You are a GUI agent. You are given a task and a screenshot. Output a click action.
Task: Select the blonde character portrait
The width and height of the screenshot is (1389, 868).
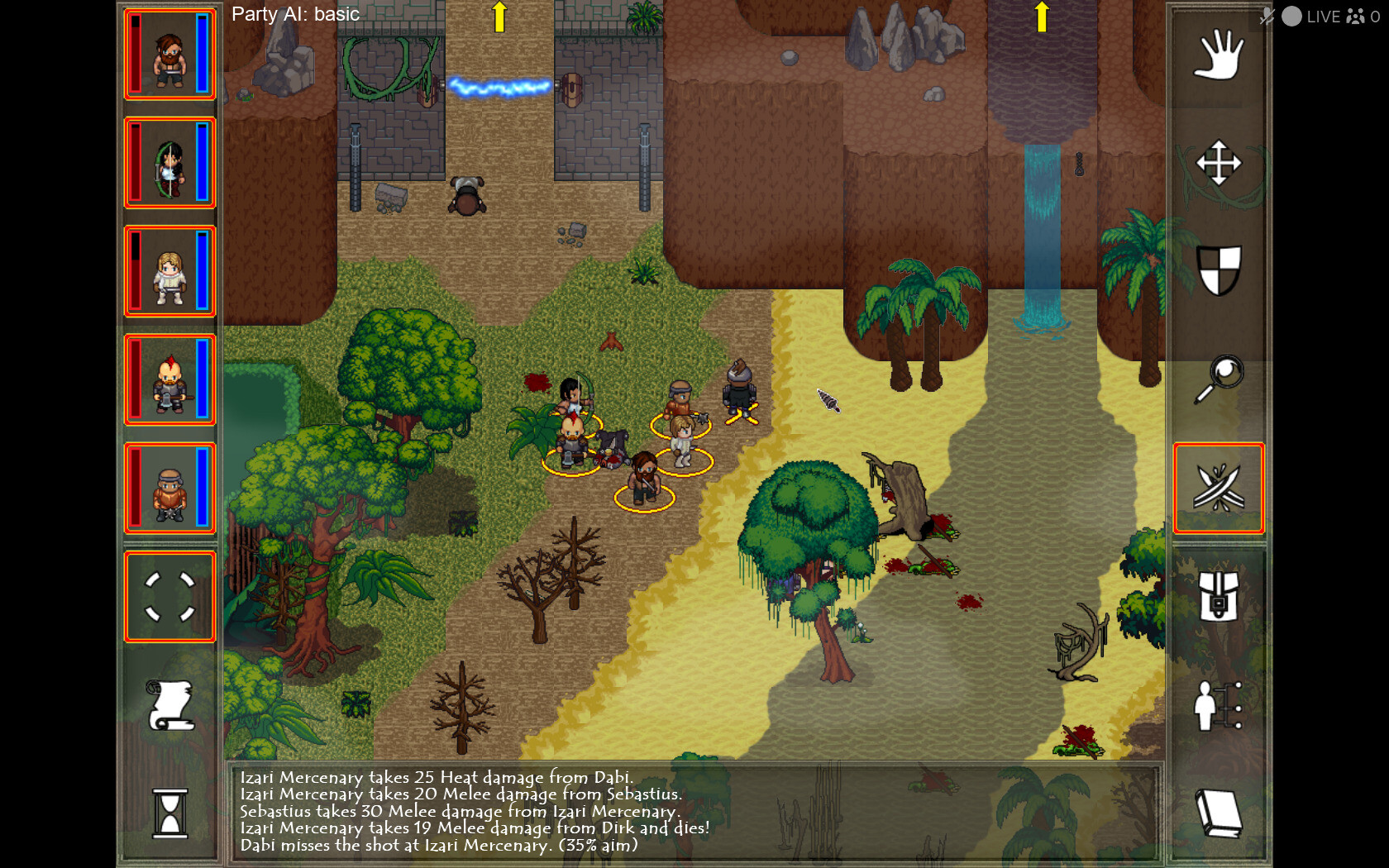[x=169, y=271]
